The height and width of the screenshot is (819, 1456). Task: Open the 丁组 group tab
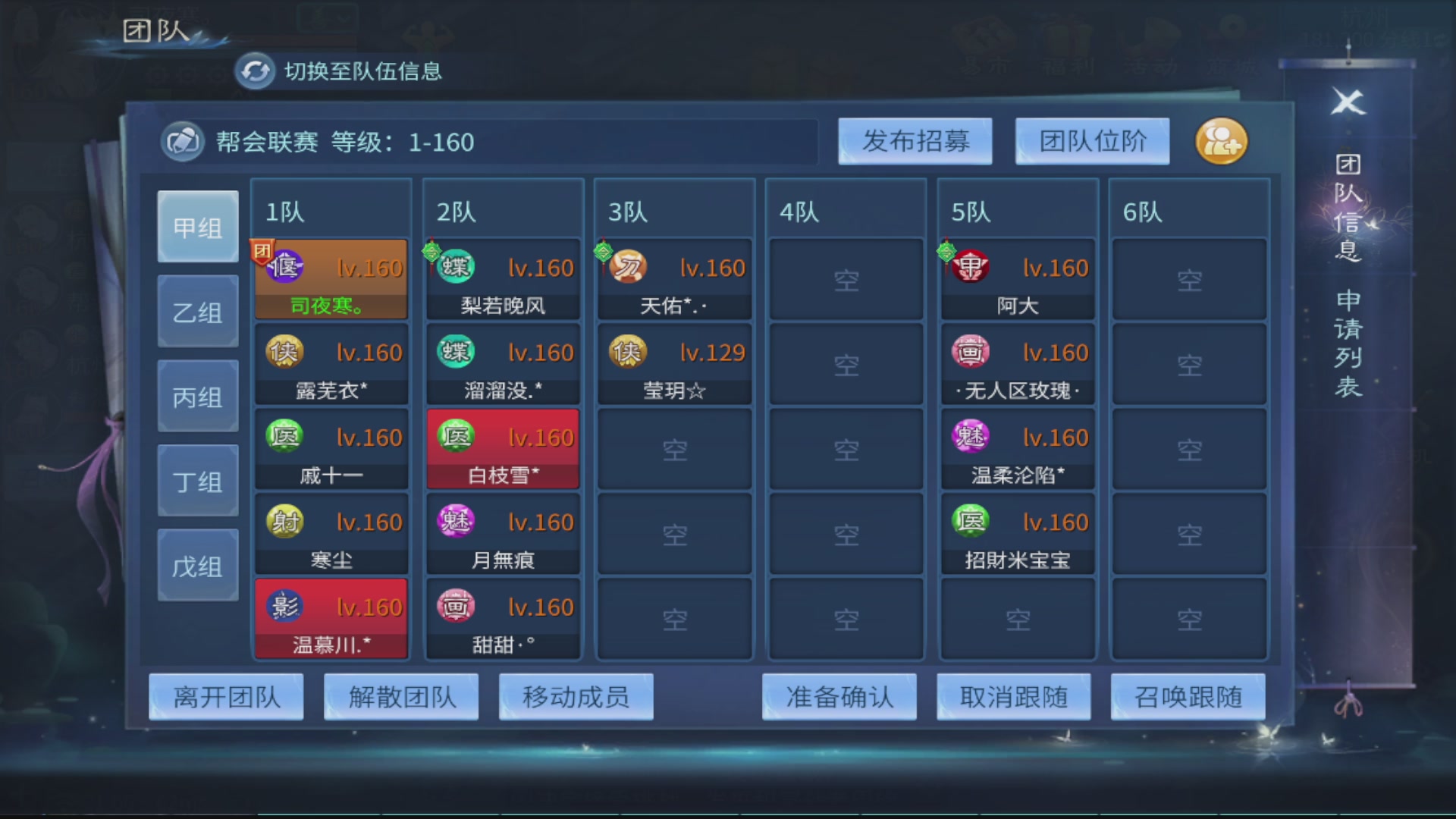coord(197,479)
